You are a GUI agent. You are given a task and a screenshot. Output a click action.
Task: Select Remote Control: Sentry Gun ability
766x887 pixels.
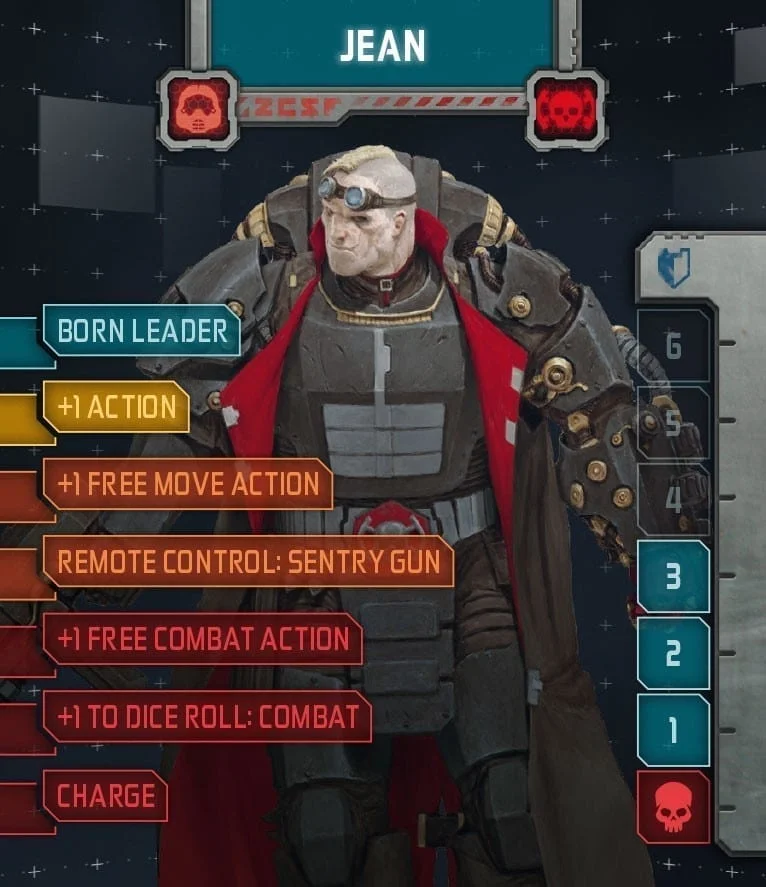point(248,561)
